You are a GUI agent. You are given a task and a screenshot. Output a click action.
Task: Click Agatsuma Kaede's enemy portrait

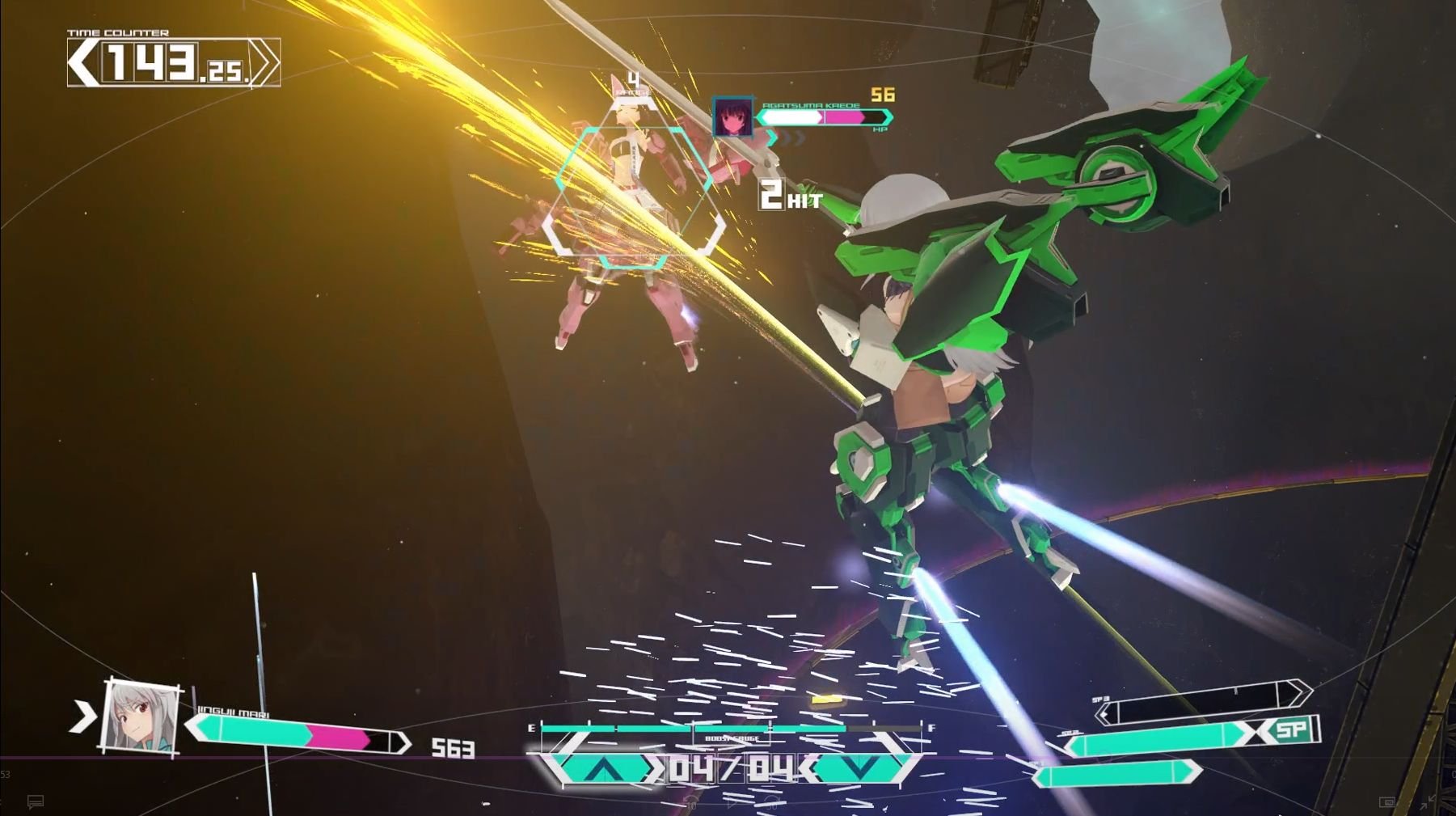pos(732,118)
